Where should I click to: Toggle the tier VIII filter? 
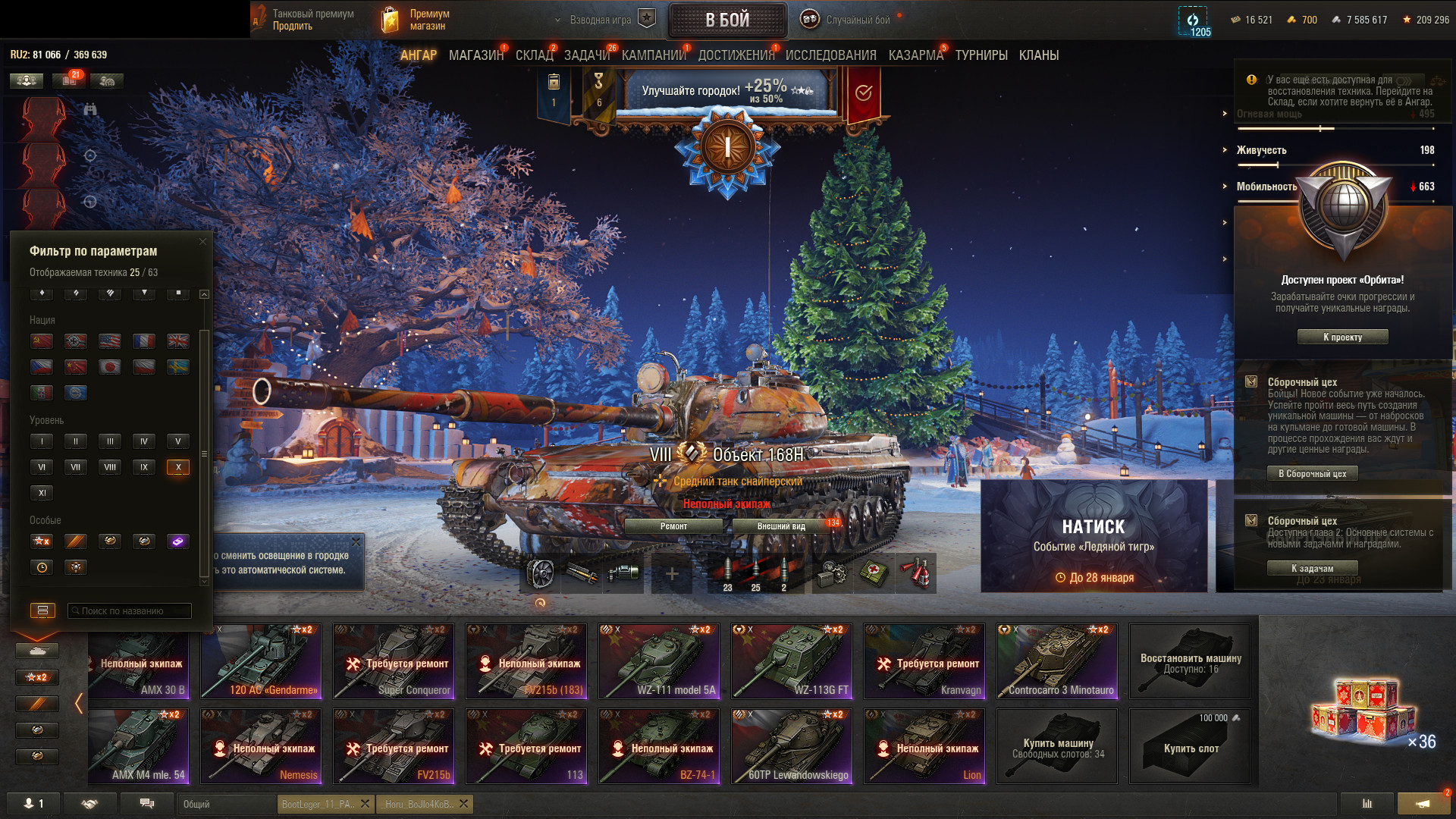click(110, 467)
